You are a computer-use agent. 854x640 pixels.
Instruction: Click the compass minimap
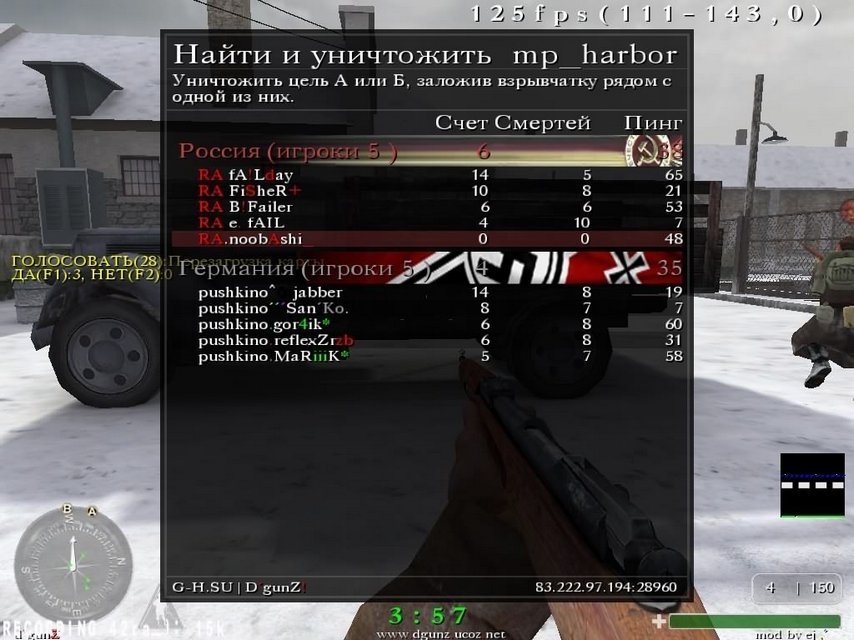73,564
